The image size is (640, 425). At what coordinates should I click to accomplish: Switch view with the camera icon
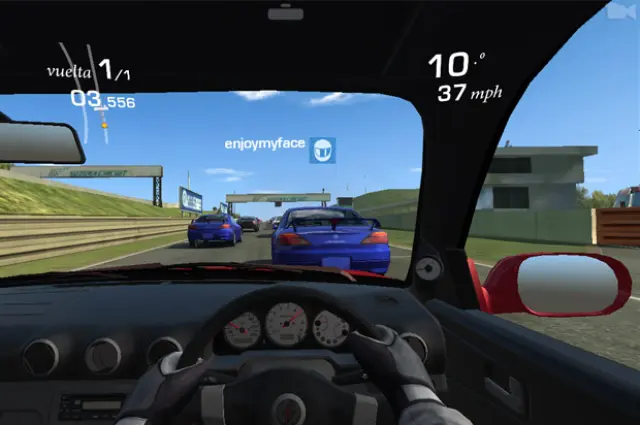(620, 12)
